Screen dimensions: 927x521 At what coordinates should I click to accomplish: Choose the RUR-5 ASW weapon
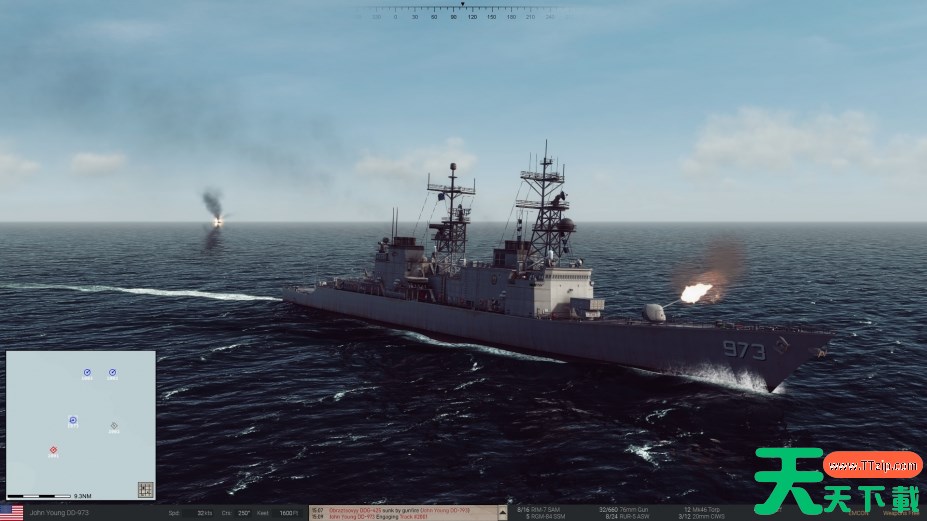(630, 516)
